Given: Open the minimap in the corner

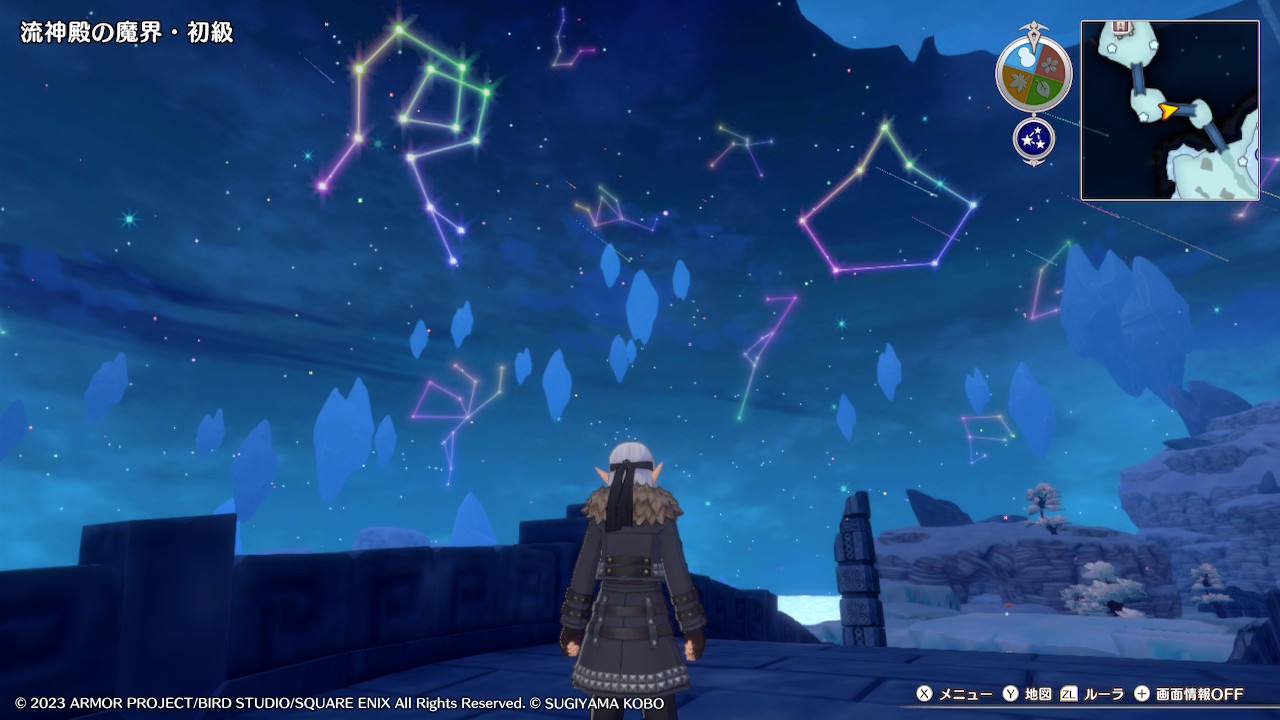Looking at the screenshot, I should (1169, 110).
